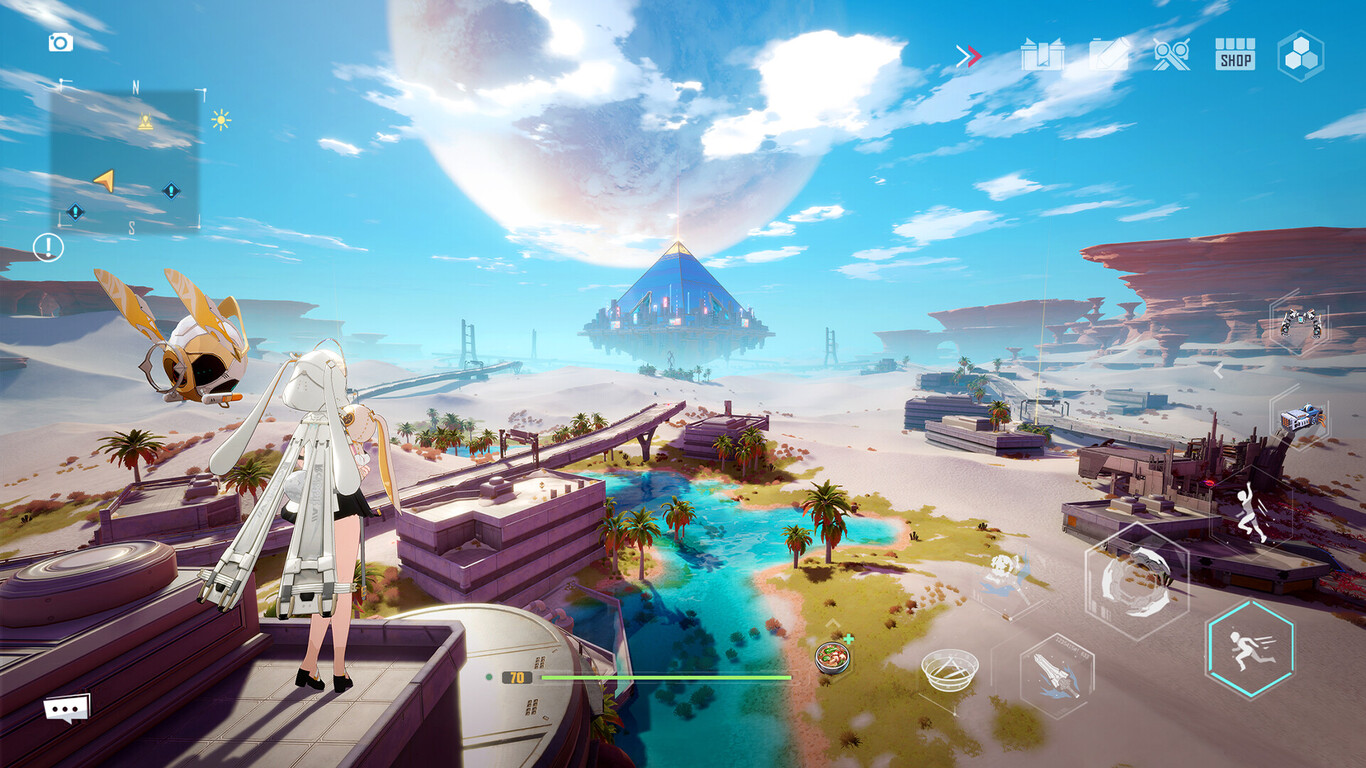Open the in-game camera mode
The image size is (1366, 768).
click(x=62, y=42)
